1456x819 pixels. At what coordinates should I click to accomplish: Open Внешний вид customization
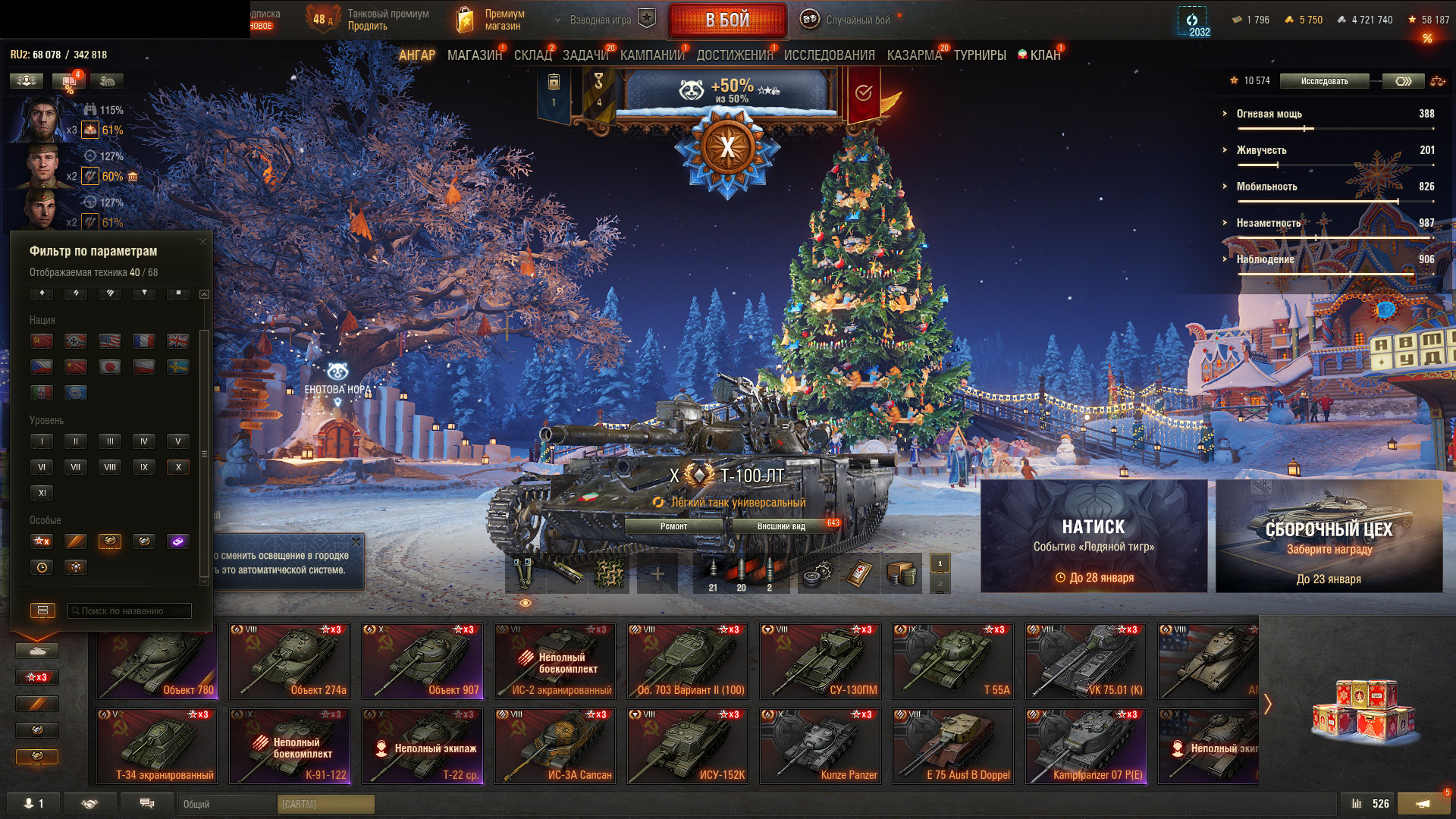click(781, 526)
